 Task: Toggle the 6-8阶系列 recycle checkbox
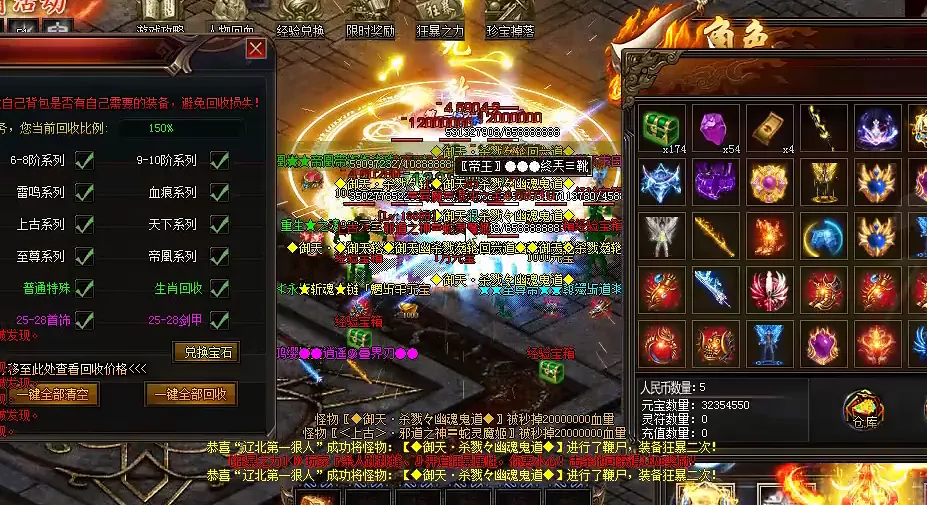tap(85, 160)
